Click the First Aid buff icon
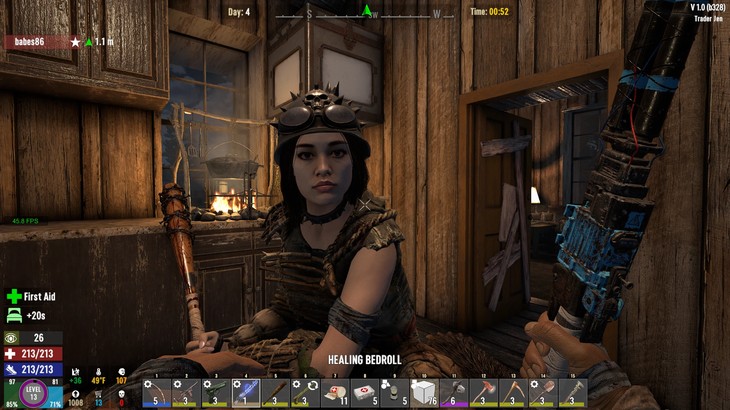The height and width of the screenshot is (410, 730). coord(14,296)
